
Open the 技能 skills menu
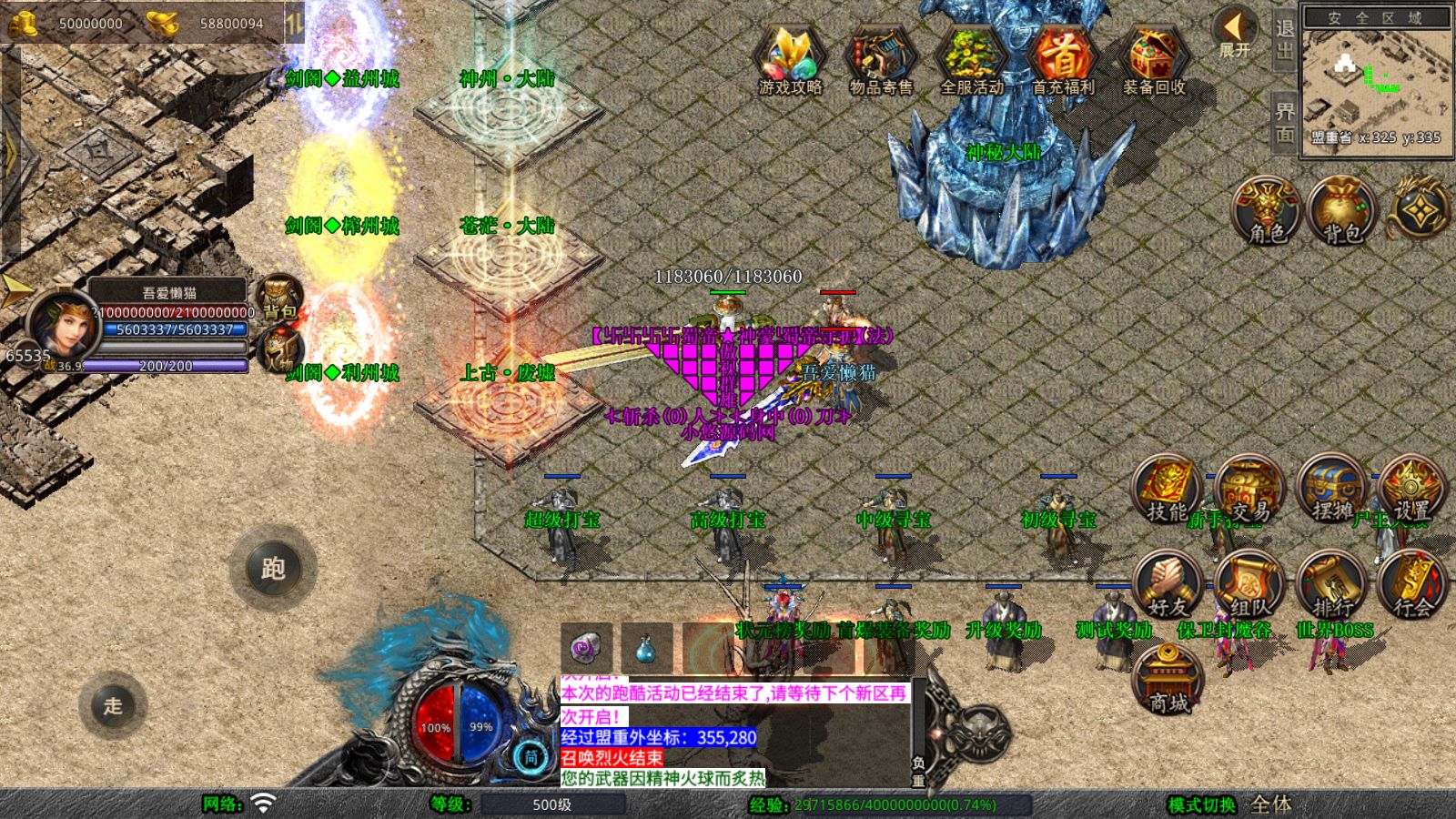(x=1168, y=491)
